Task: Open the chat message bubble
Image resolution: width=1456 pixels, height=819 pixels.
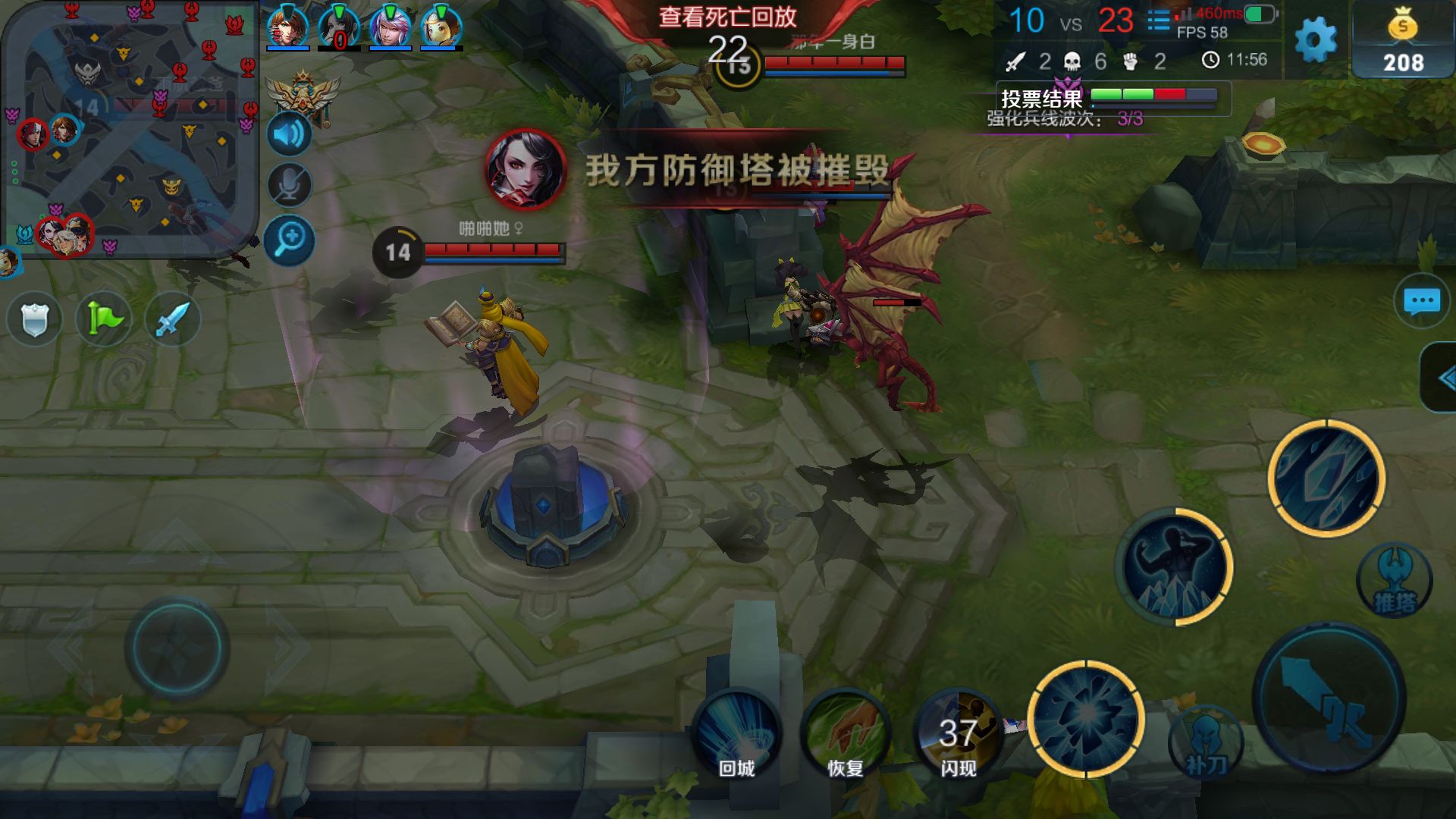Action: (1421, 301)
